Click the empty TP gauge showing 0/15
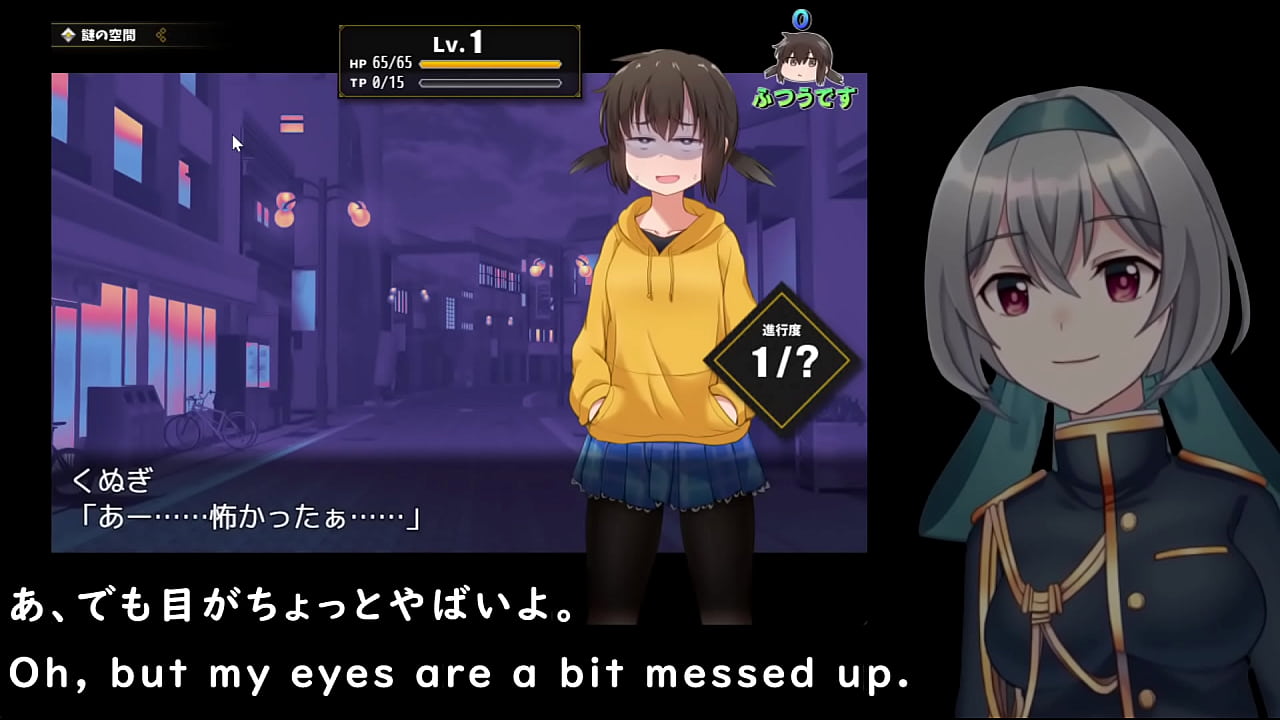 (x=490, y=82)
